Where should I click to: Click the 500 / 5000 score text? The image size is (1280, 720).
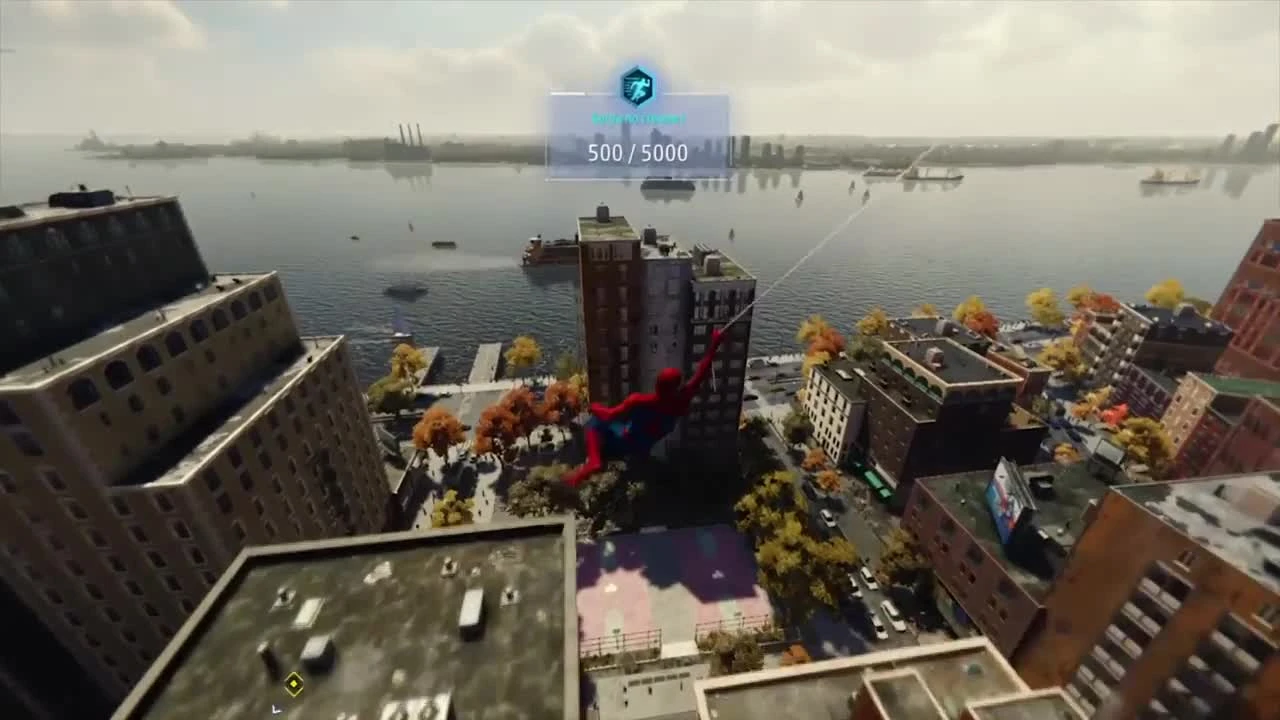click(x=636, y=153)
